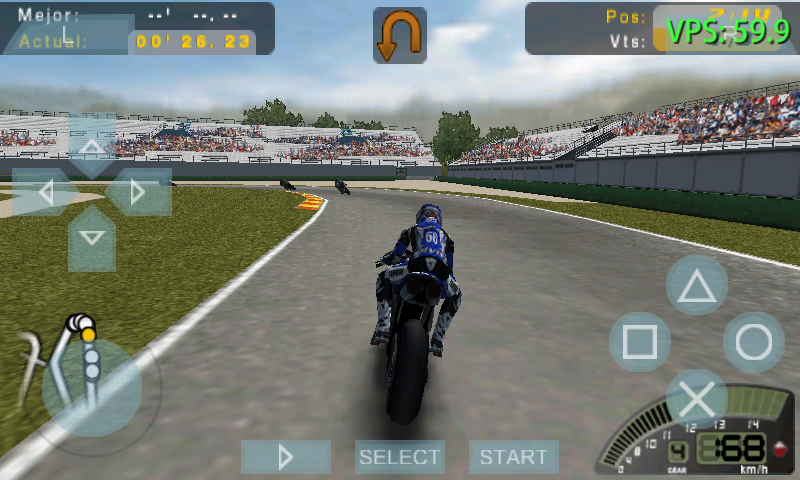This screenshot has width=800, height=480.
Task: Tap the triangle face button
Action: click(x=697, y=286)
